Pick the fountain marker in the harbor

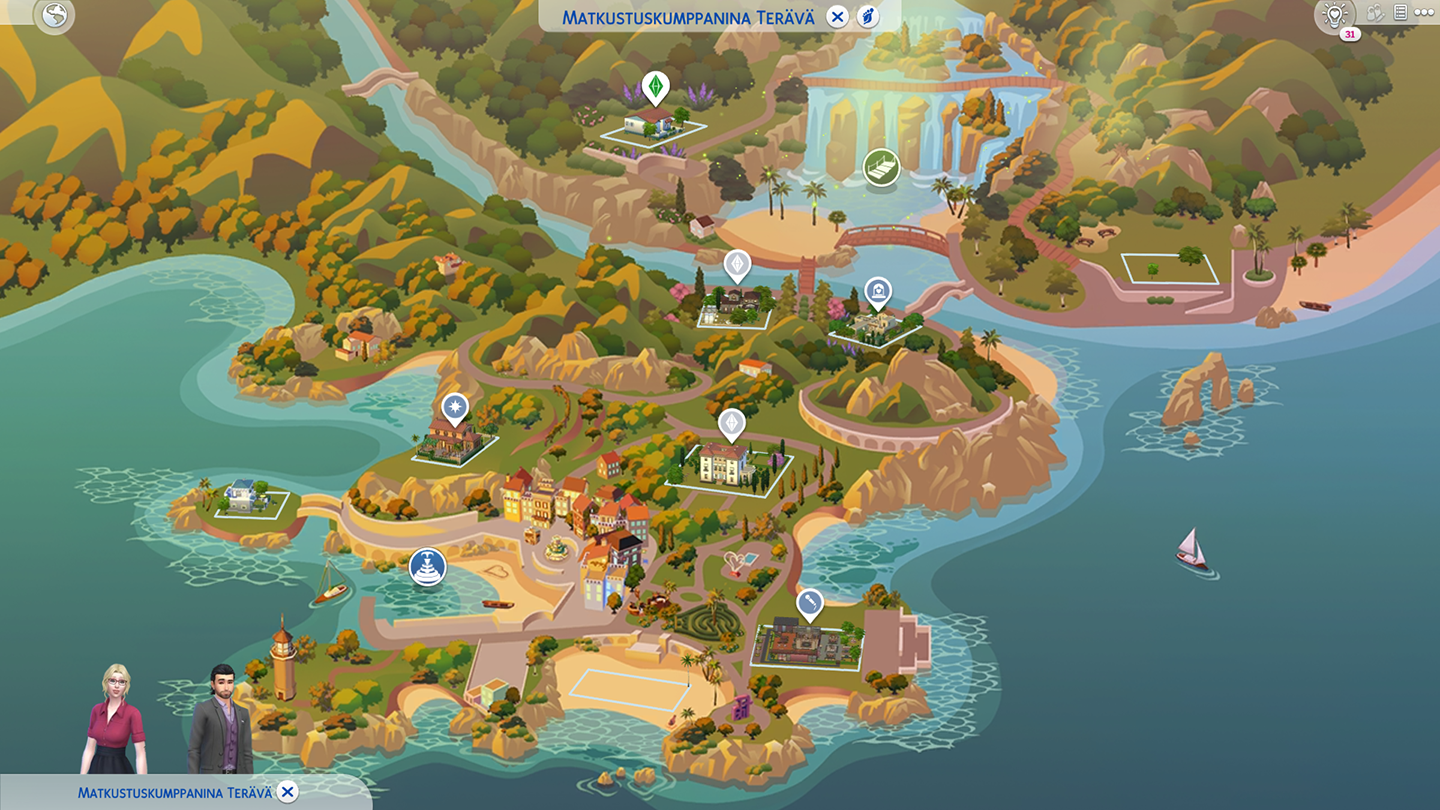[427, 567]
